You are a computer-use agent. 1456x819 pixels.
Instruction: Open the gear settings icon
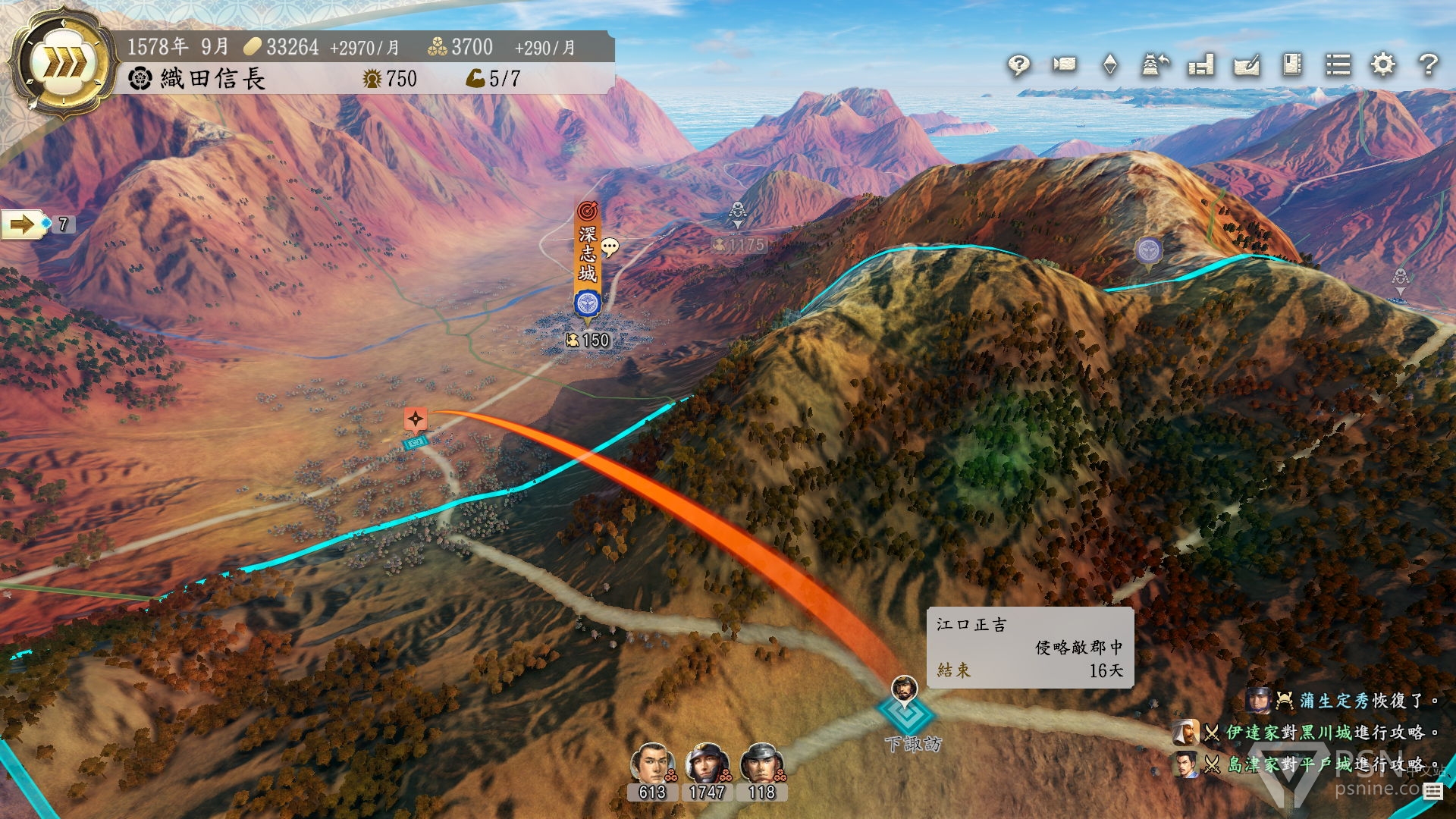tap(1383, 64)
